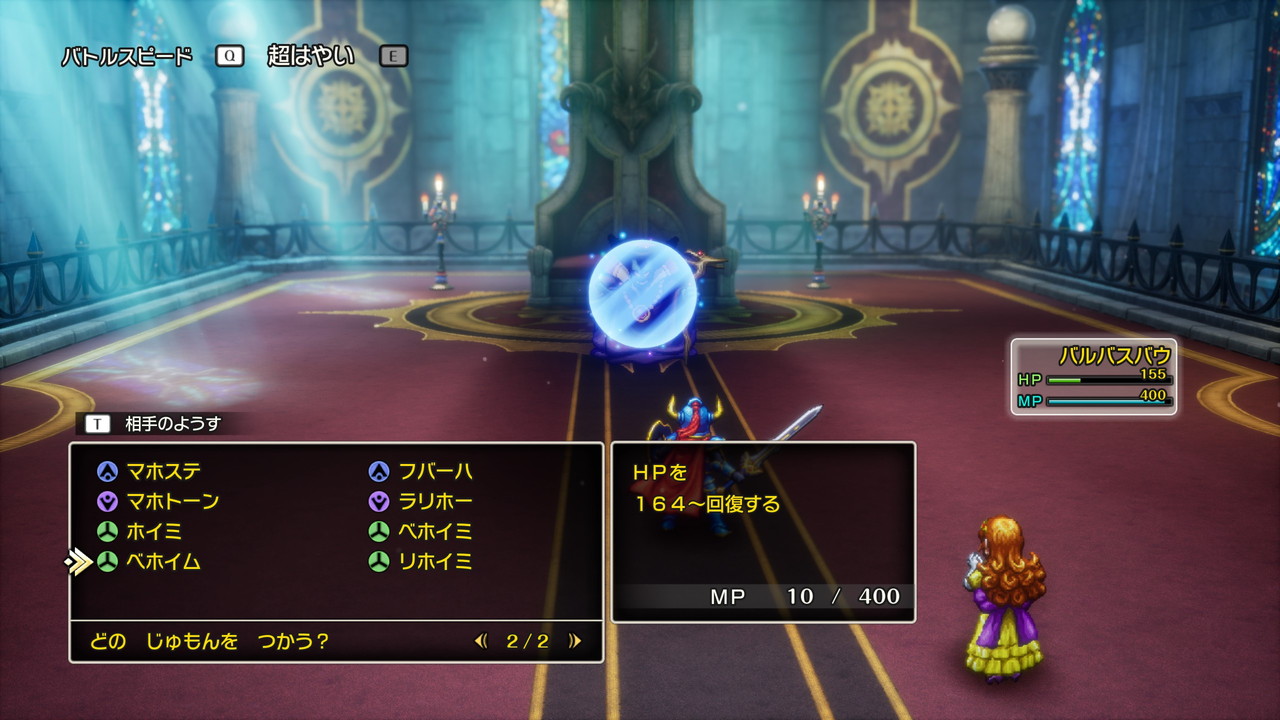Choose the マホトーン spell

(172, 501)
